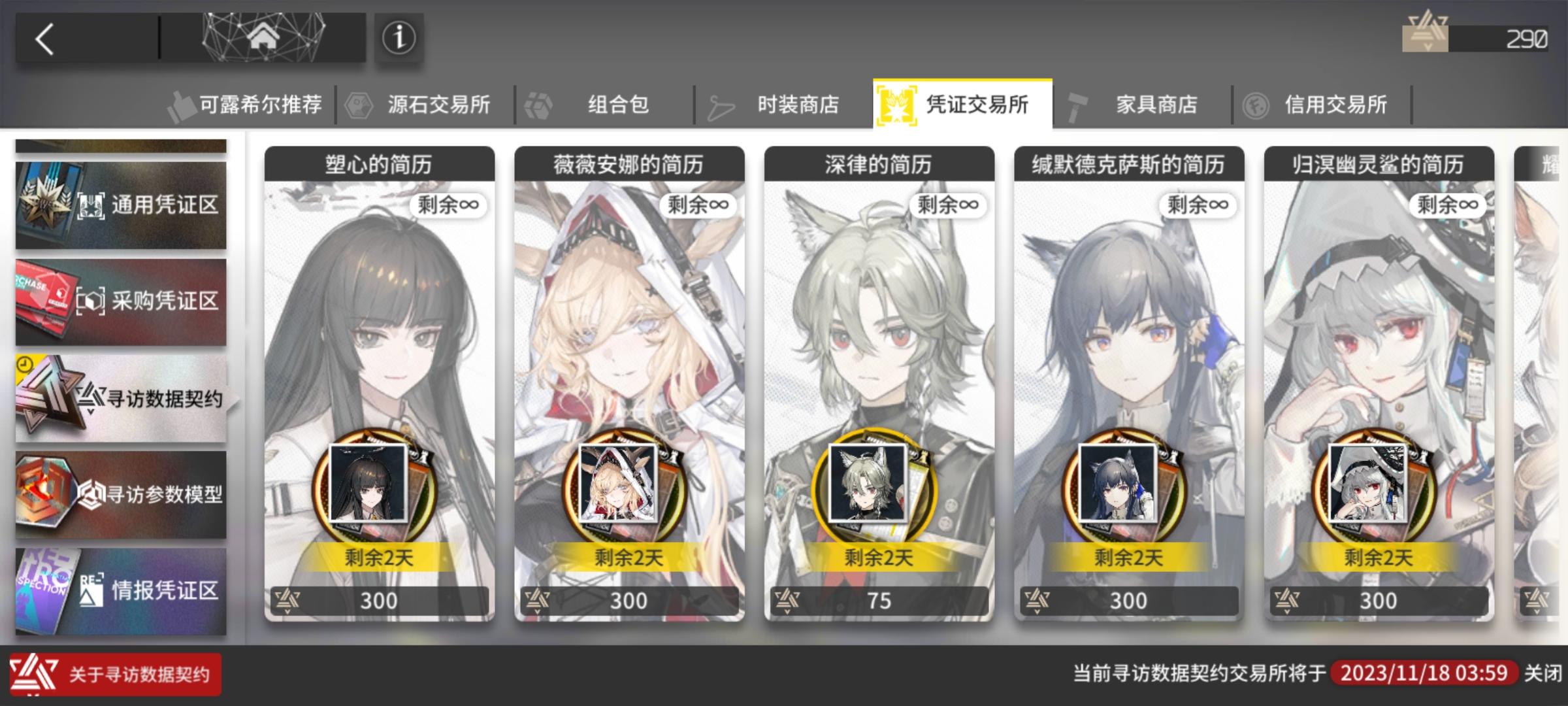Open the 采购凭证区 section
The height and width of the screenshot is (706, 1568).
pos(122,301)
